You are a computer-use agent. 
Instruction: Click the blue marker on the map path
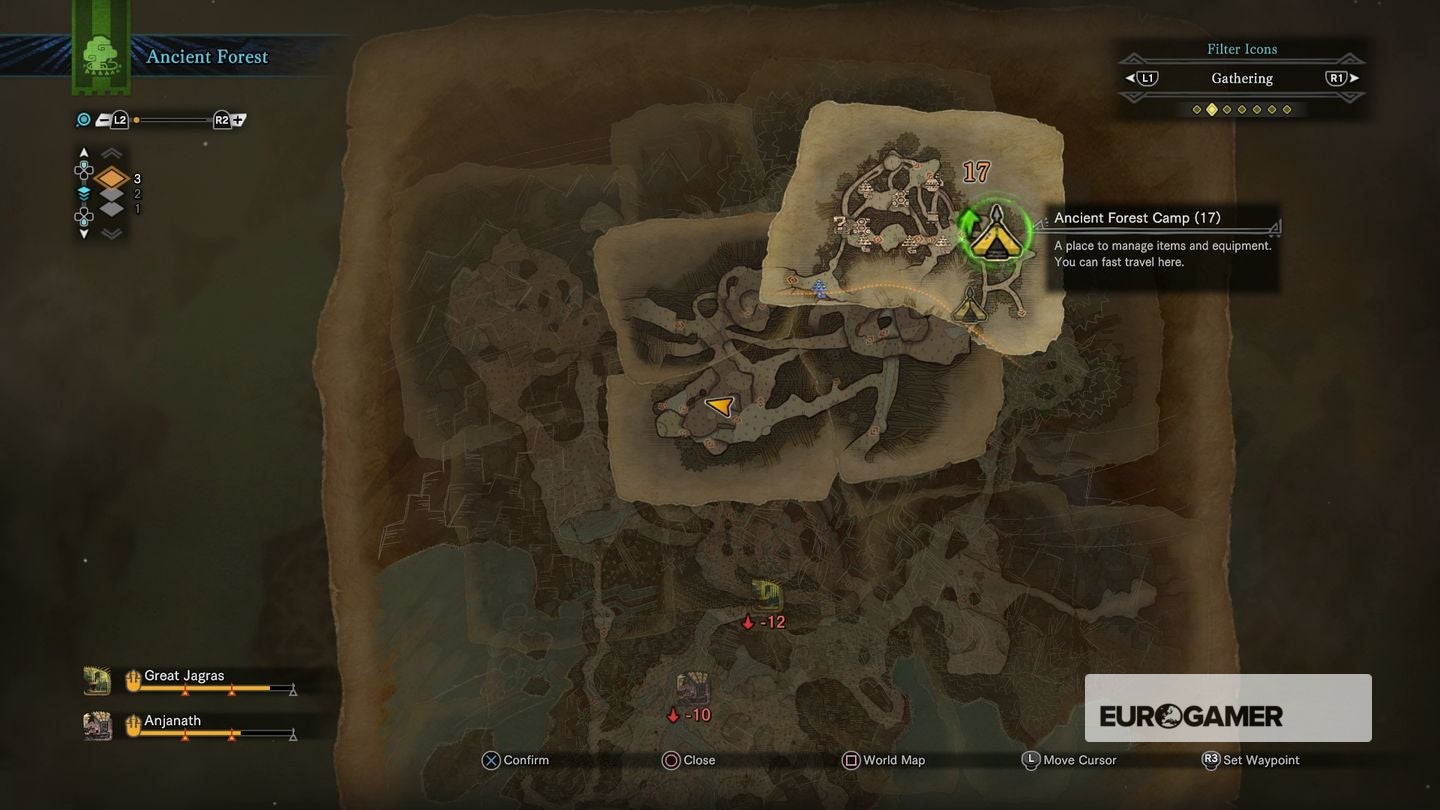point(820,289)
